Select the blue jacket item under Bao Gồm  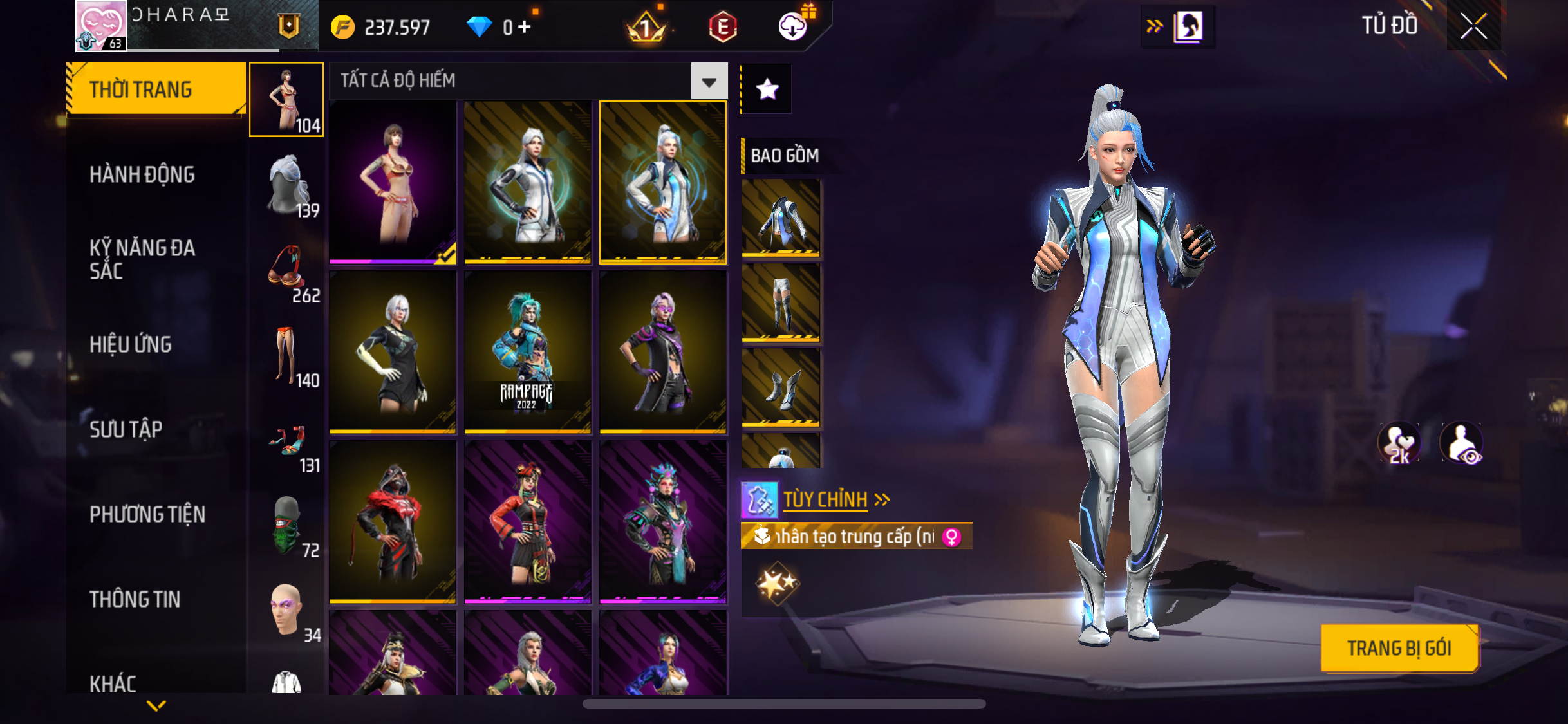(x=781, y=217)
